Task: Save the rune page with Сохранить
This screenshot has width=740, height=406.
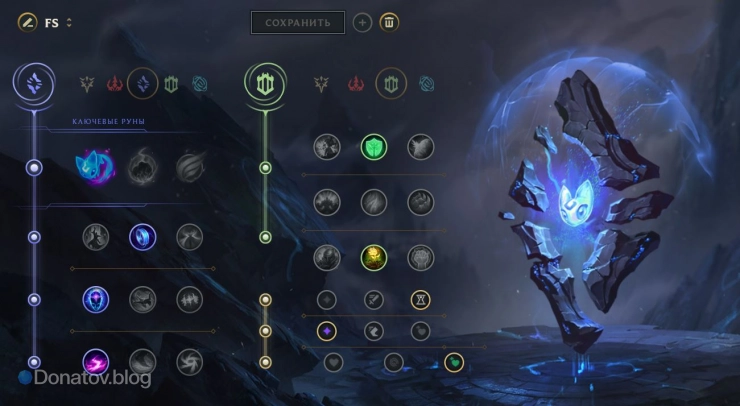Action: pyautogui.click(x=297, y=22)
